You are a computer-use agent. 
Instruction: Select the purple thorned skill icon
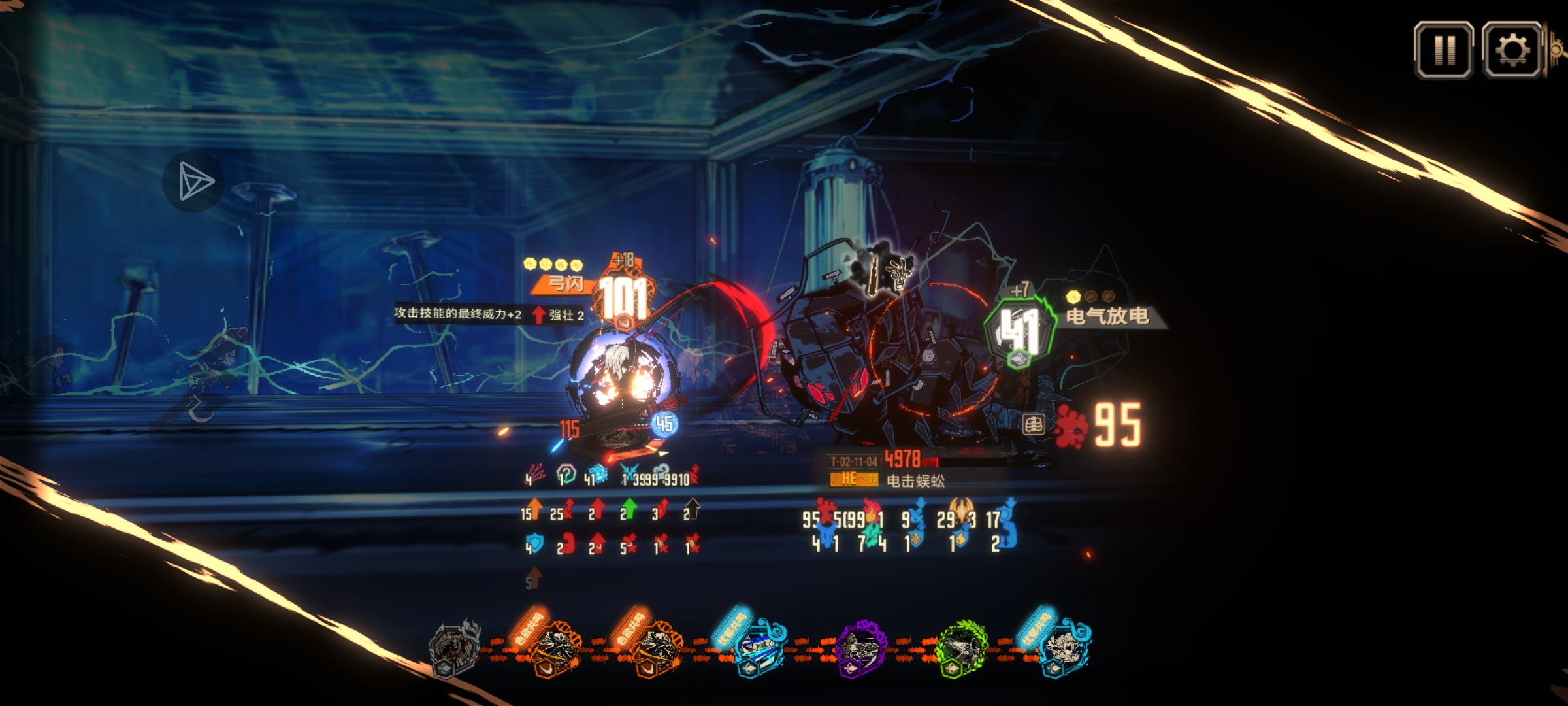tap(861, 648)
